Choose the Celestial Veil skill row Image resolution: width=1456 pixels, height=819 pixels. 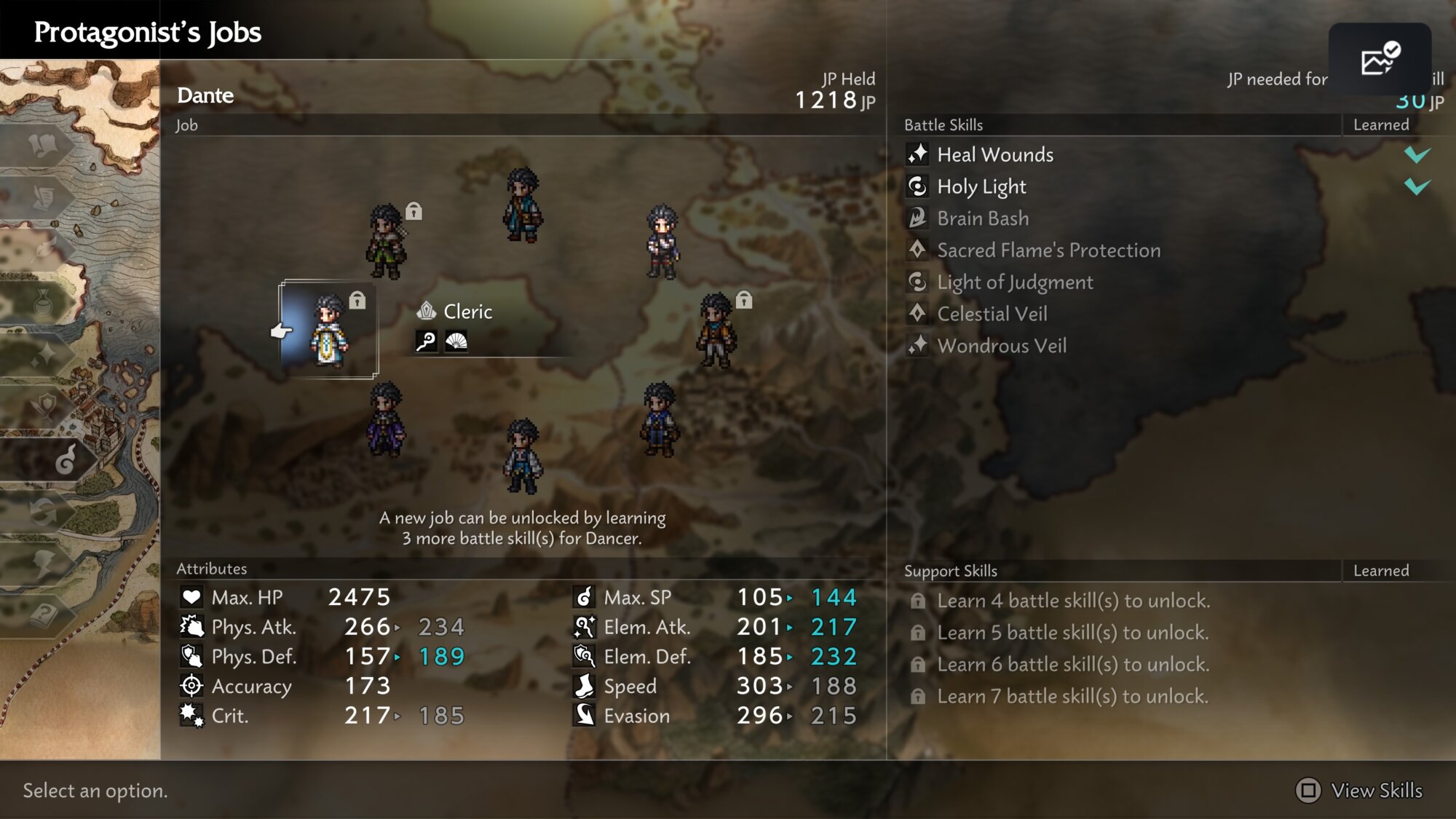pyautogui.click(x=992, y=314)
